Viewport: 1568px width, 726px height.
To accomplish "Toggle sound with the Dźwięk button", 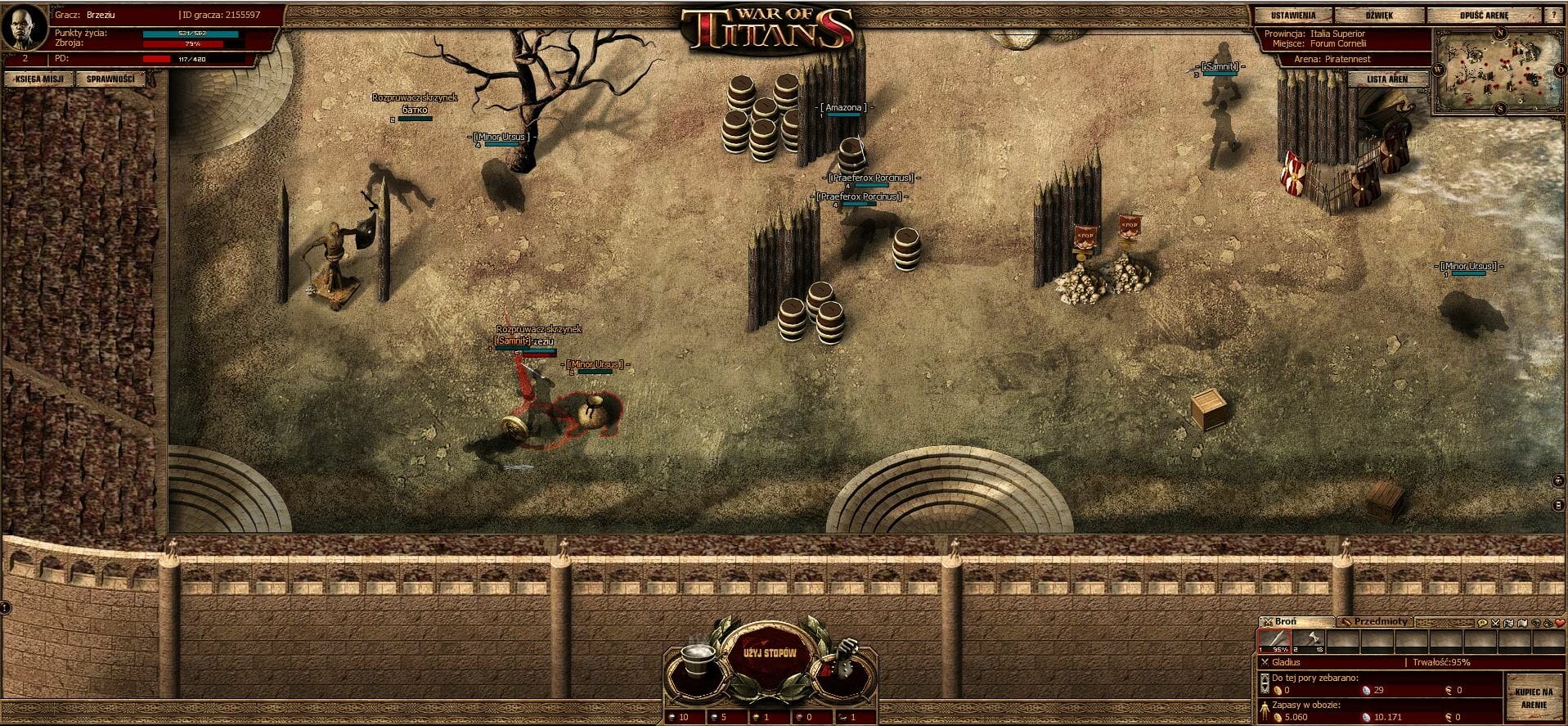I will point(1379,16).
